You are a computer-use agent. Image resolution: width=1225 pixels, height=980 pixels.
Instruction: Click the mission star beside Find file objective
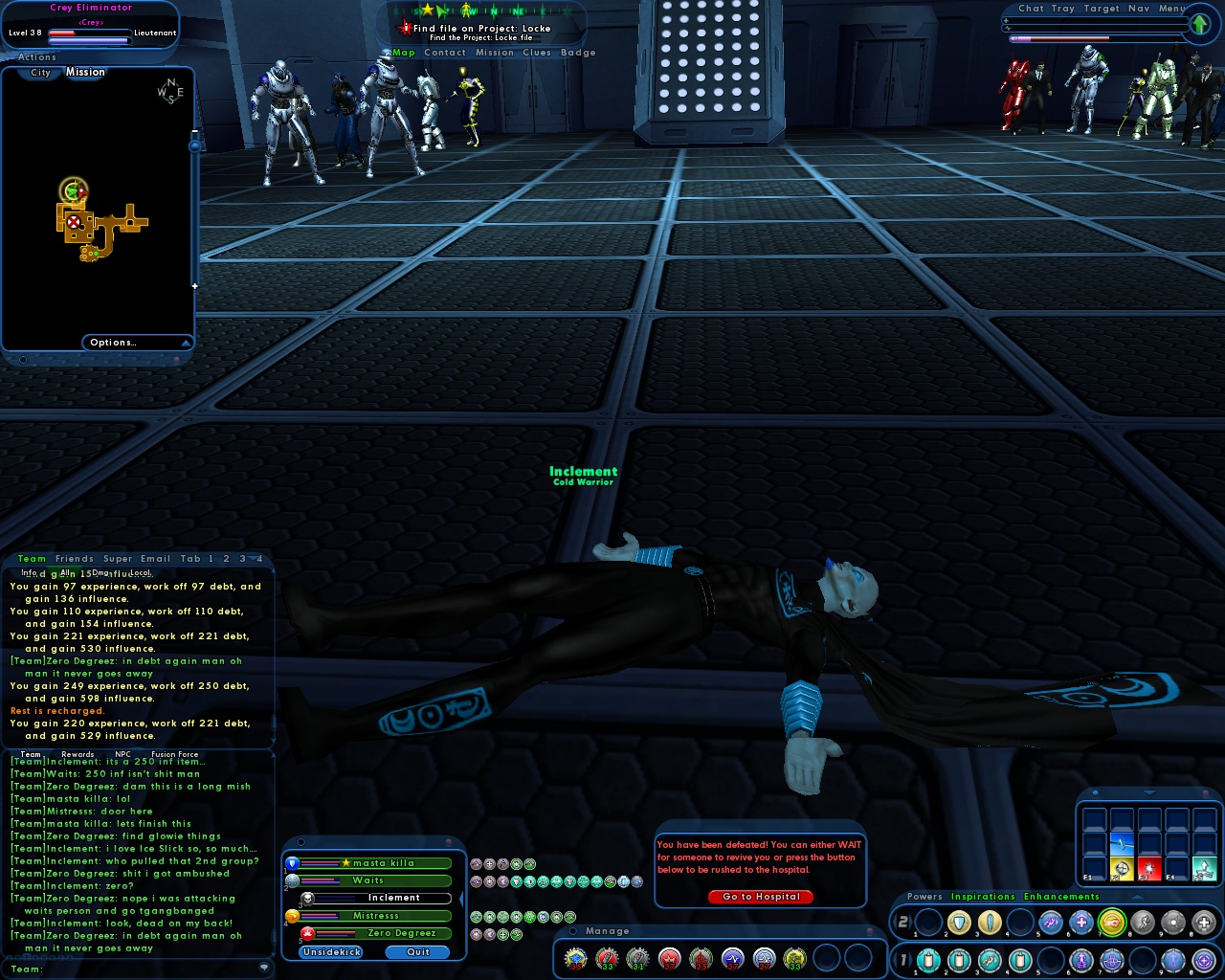coord(404,28)
